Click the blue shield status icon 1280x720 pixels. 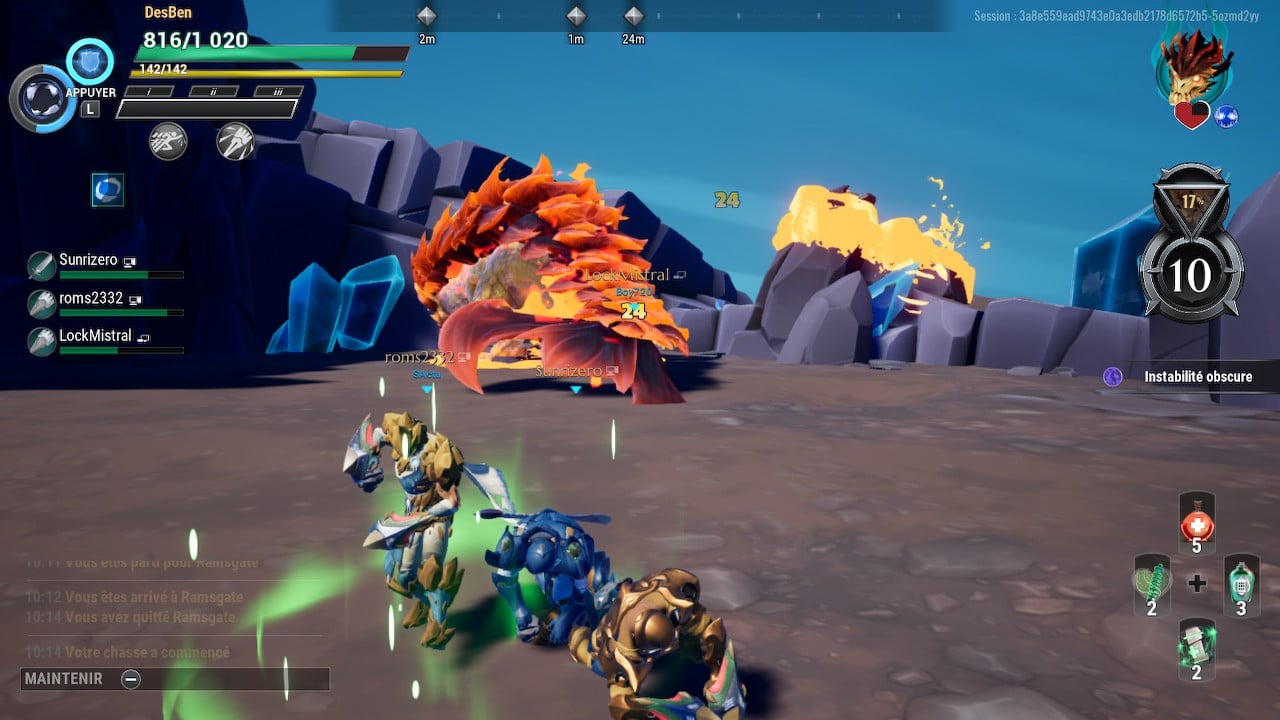90,61
